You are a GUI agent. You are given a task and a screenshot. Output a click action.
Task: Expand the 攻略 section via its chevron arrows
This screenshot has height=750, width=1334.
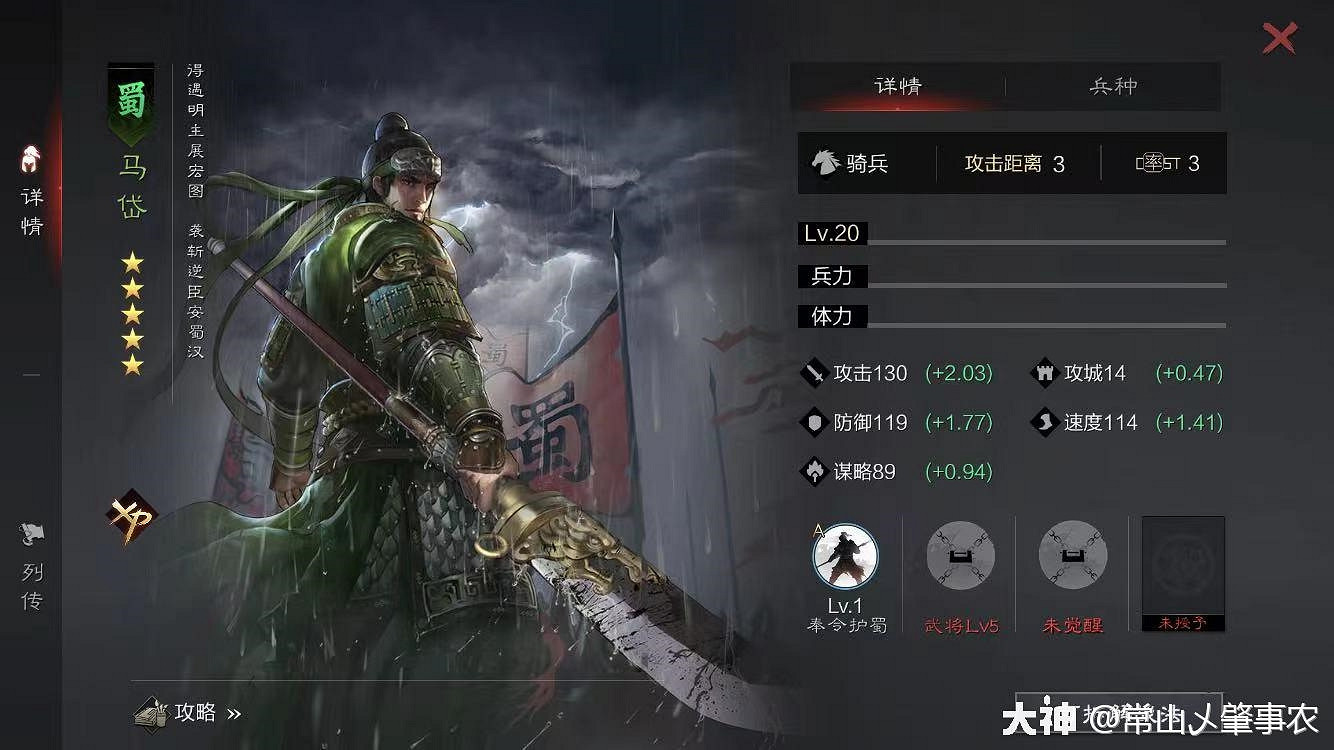point(236,713)
